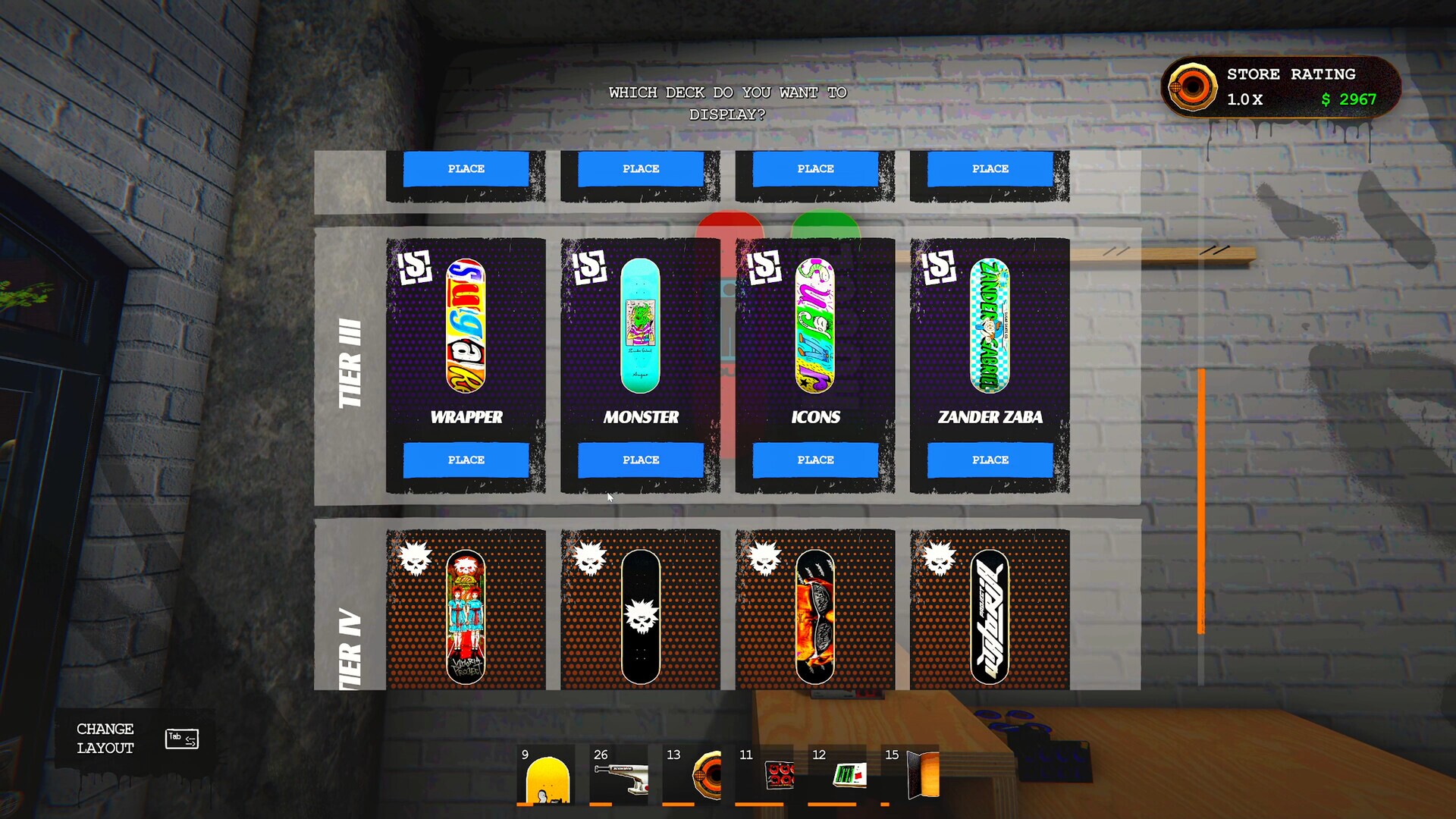This screenshot has width=1456, height=819.
Task: Activate the Change Layout control
Action: pos(105,737)
